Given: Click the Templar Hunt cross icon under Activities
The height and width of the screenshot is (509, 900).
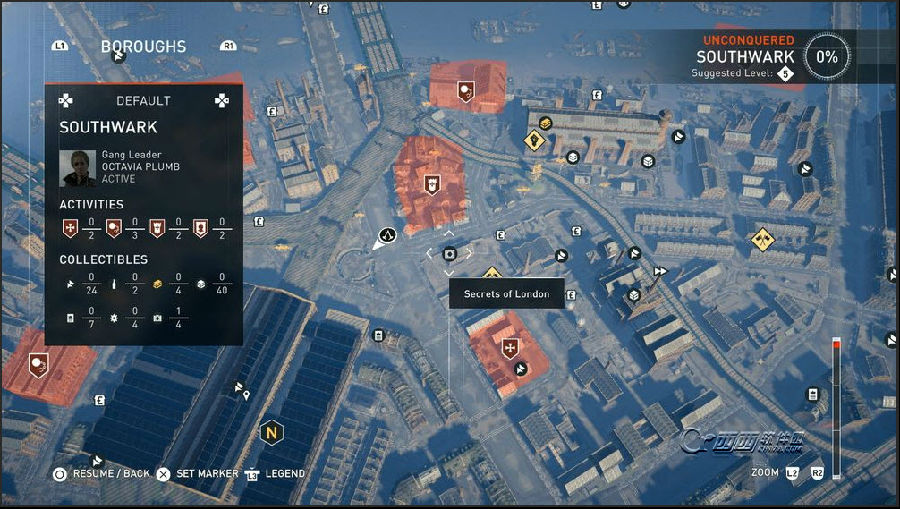Looking at the screenshot, I should tap(67, 228).
